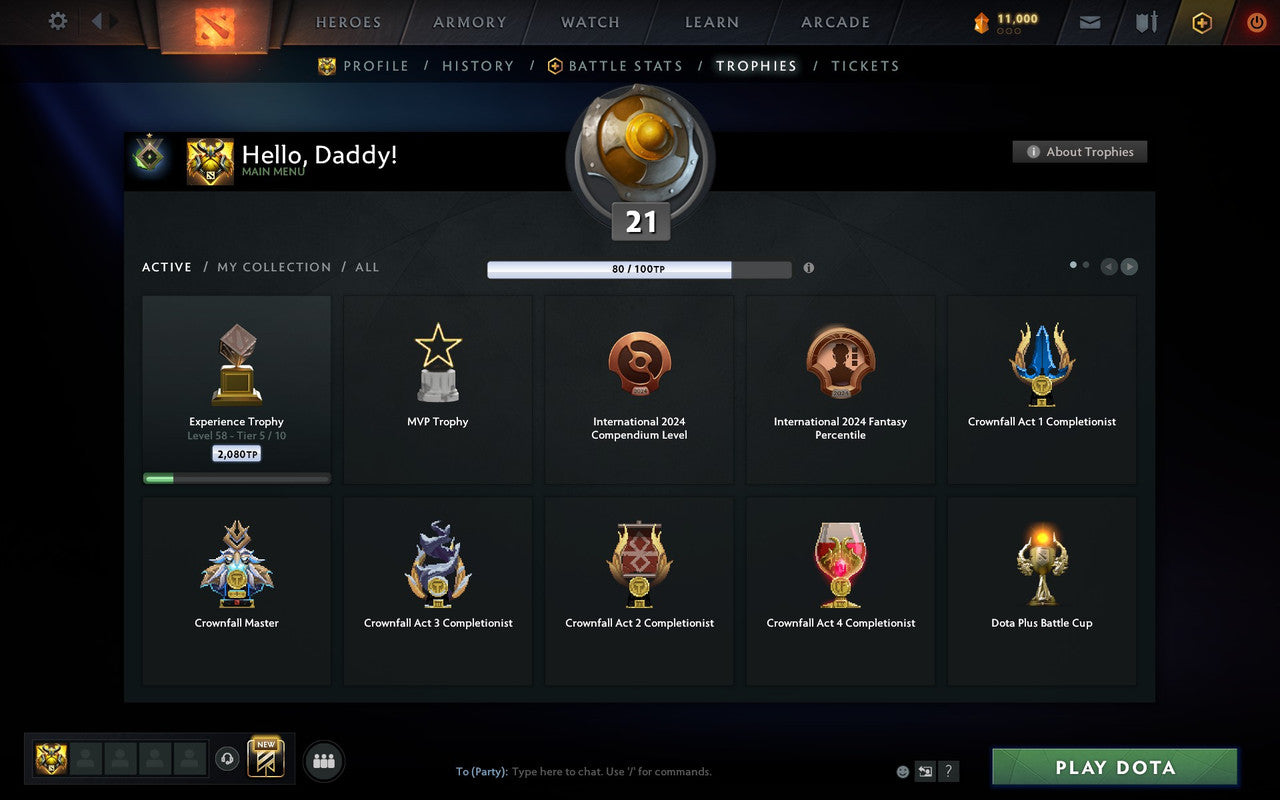Toggle the About Trophies info panel
Image resolution: width=1280 pixels, height=800 pixels.
tap(1080, 152)
